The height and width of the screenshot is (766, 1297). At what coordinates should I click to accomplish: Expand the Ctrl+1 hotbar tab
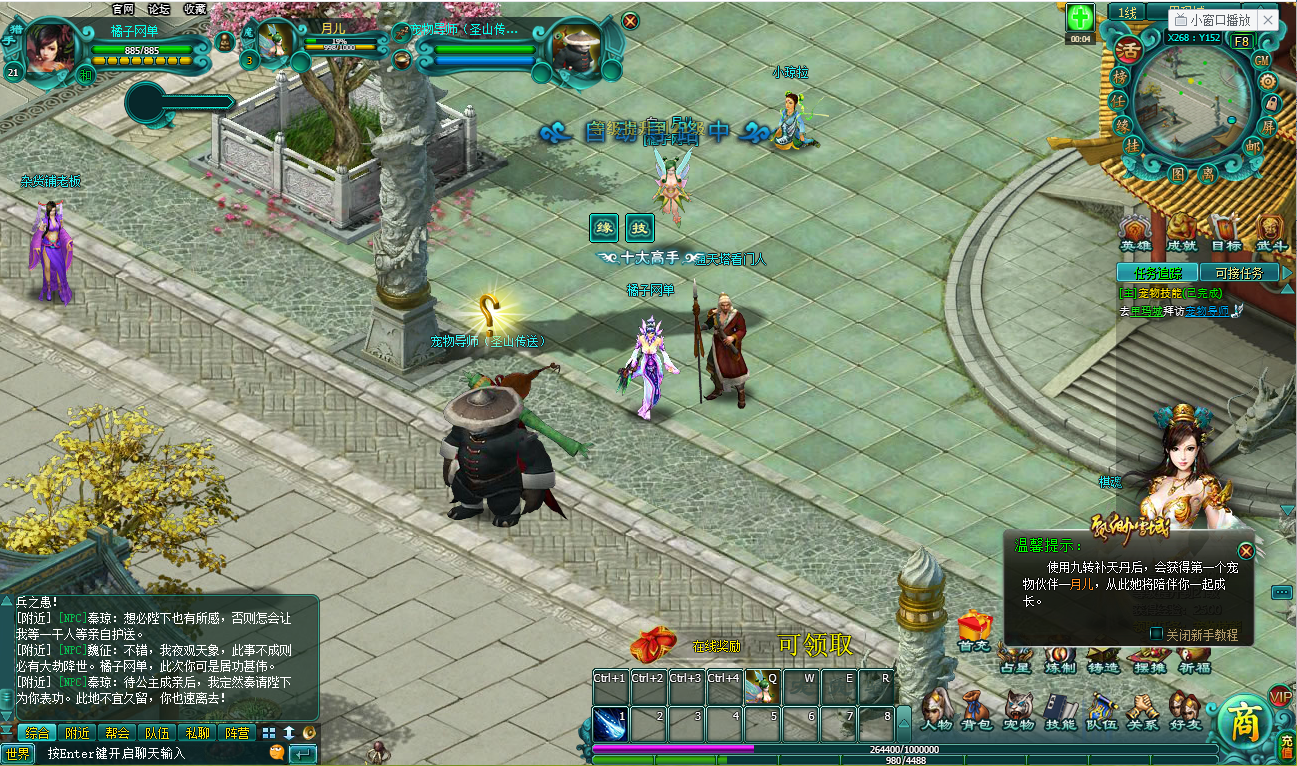(x=610, y=677)
